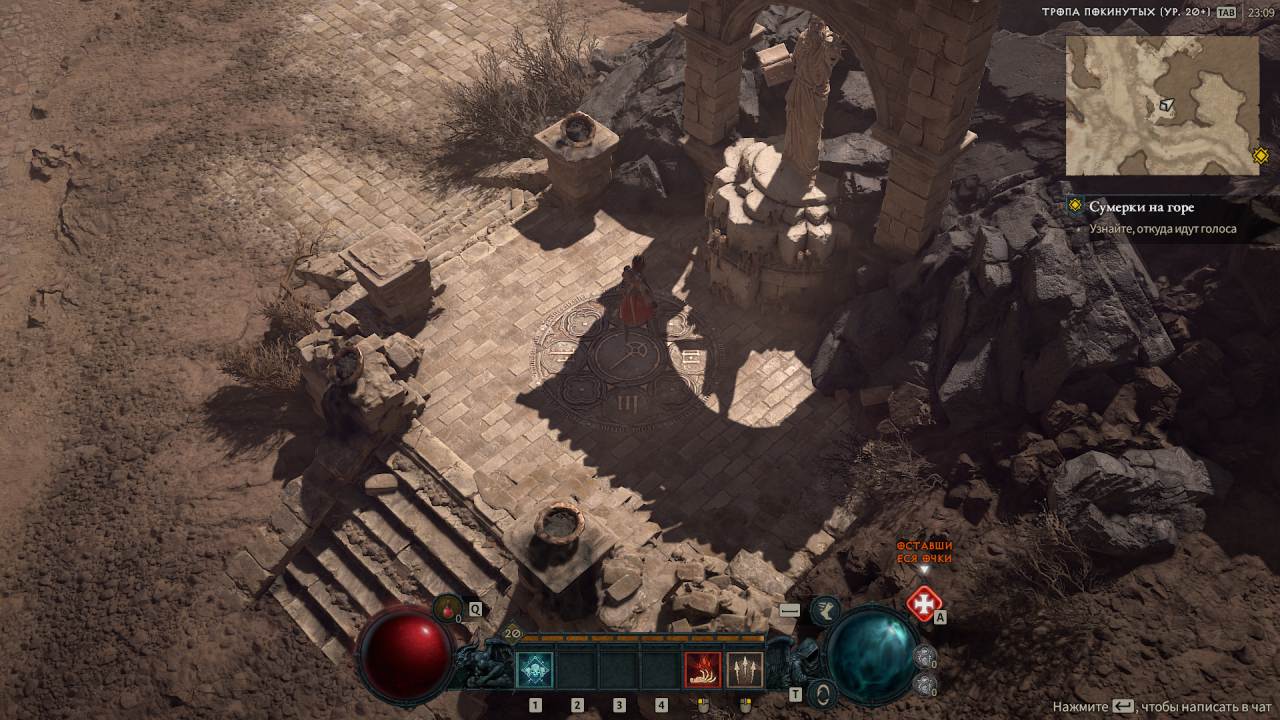
Task: Activate the boot evade icon
Action: (x=825, y=609)
